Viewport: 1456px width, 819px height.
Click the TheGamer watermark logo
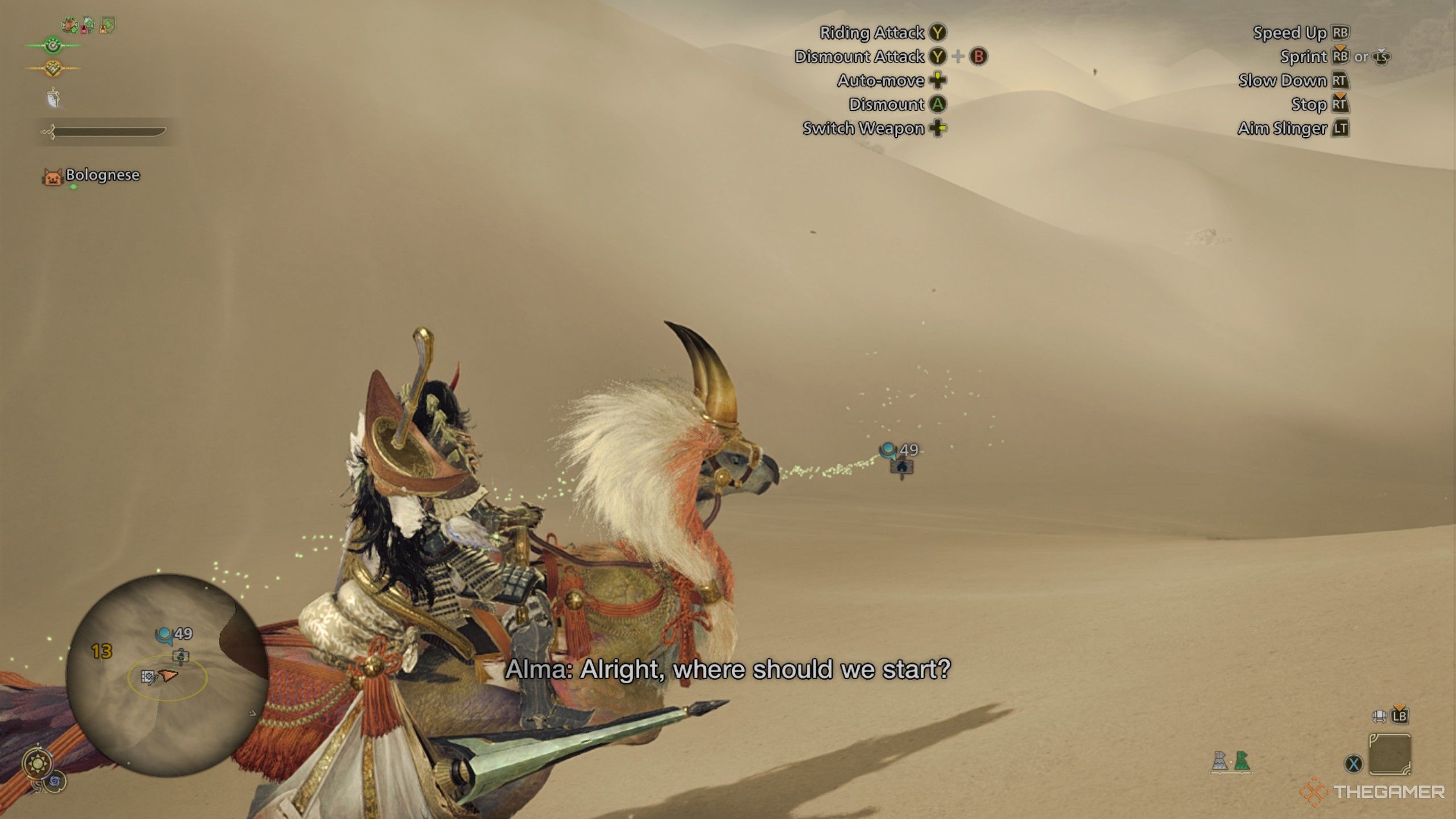coord(1372,792)
